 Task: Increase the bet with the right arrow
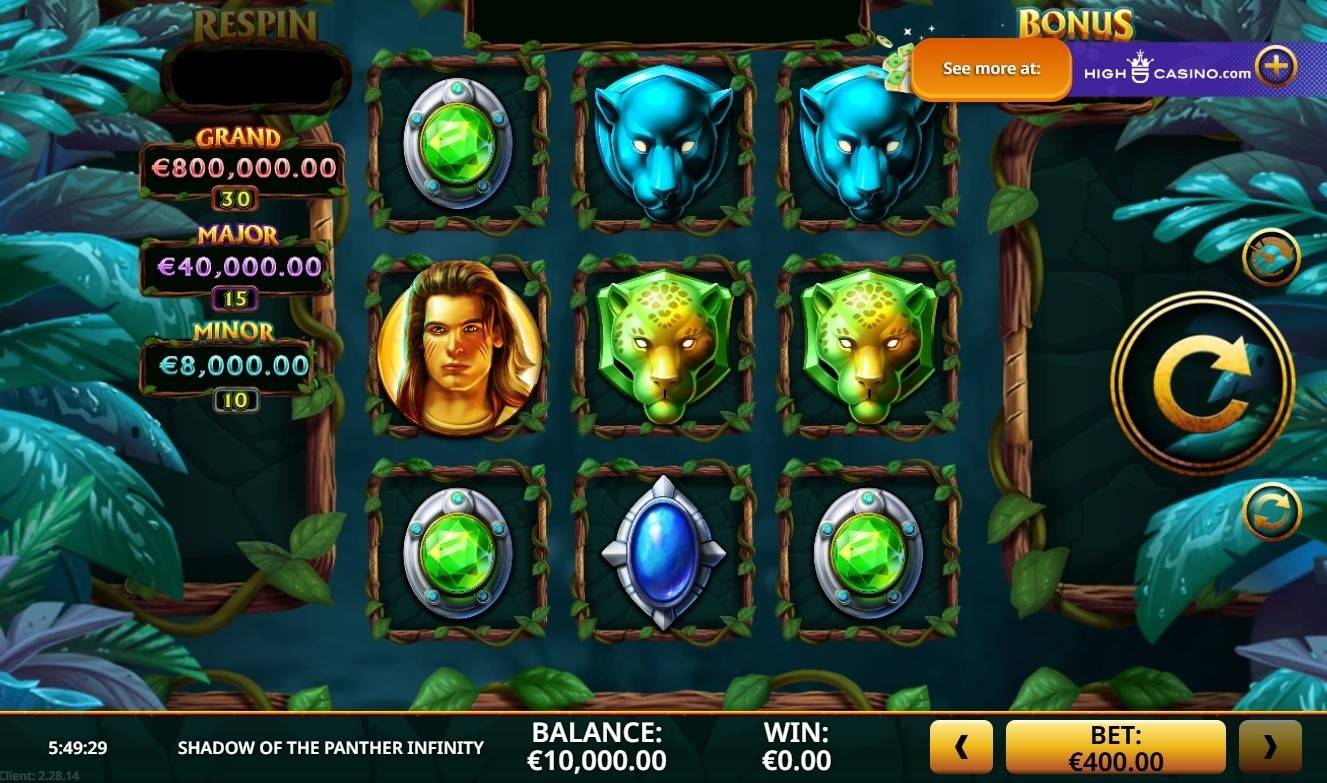(x=1270, y=747)
